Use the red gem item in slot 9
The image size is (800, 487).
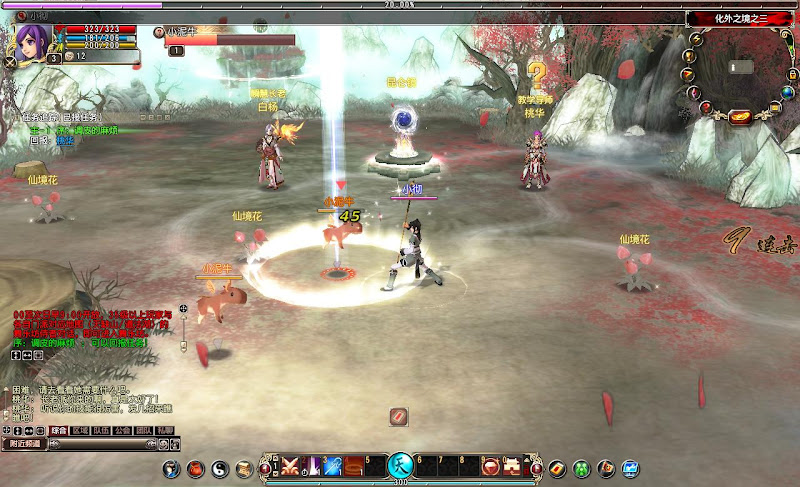pyautogui.click(x=490, y=467)
